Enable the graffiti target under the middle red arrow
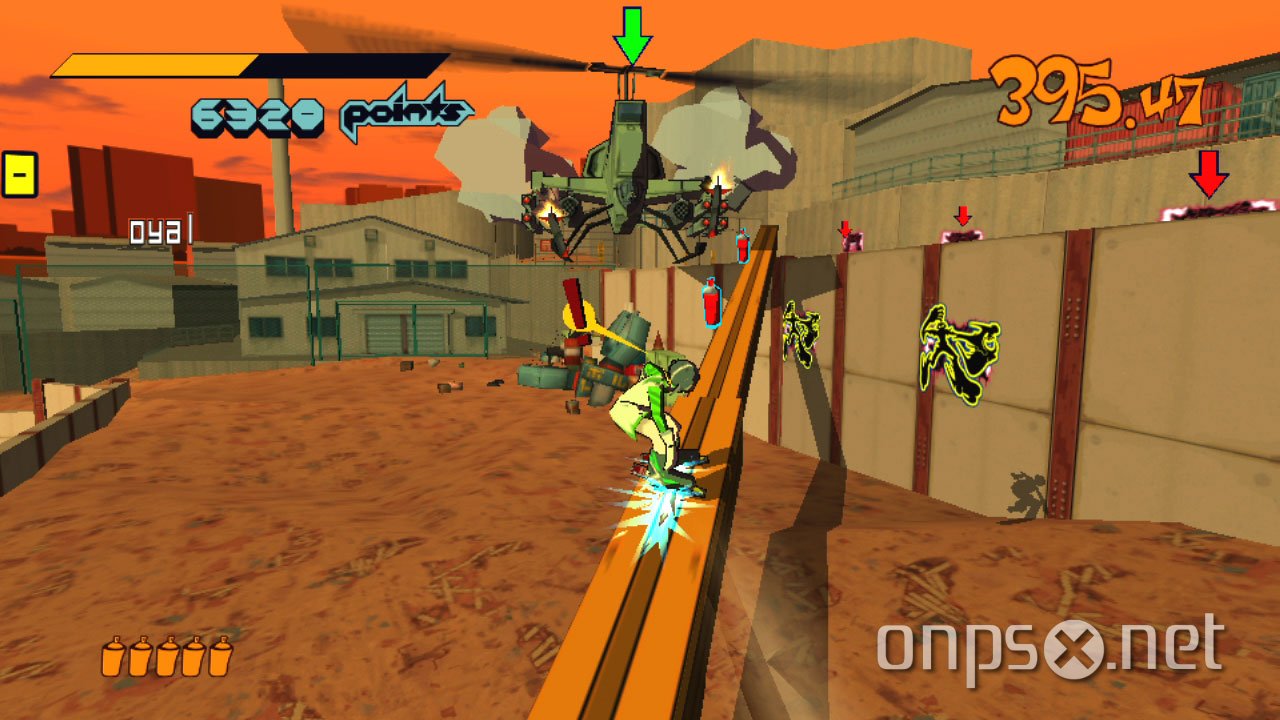 pos(964,235)
